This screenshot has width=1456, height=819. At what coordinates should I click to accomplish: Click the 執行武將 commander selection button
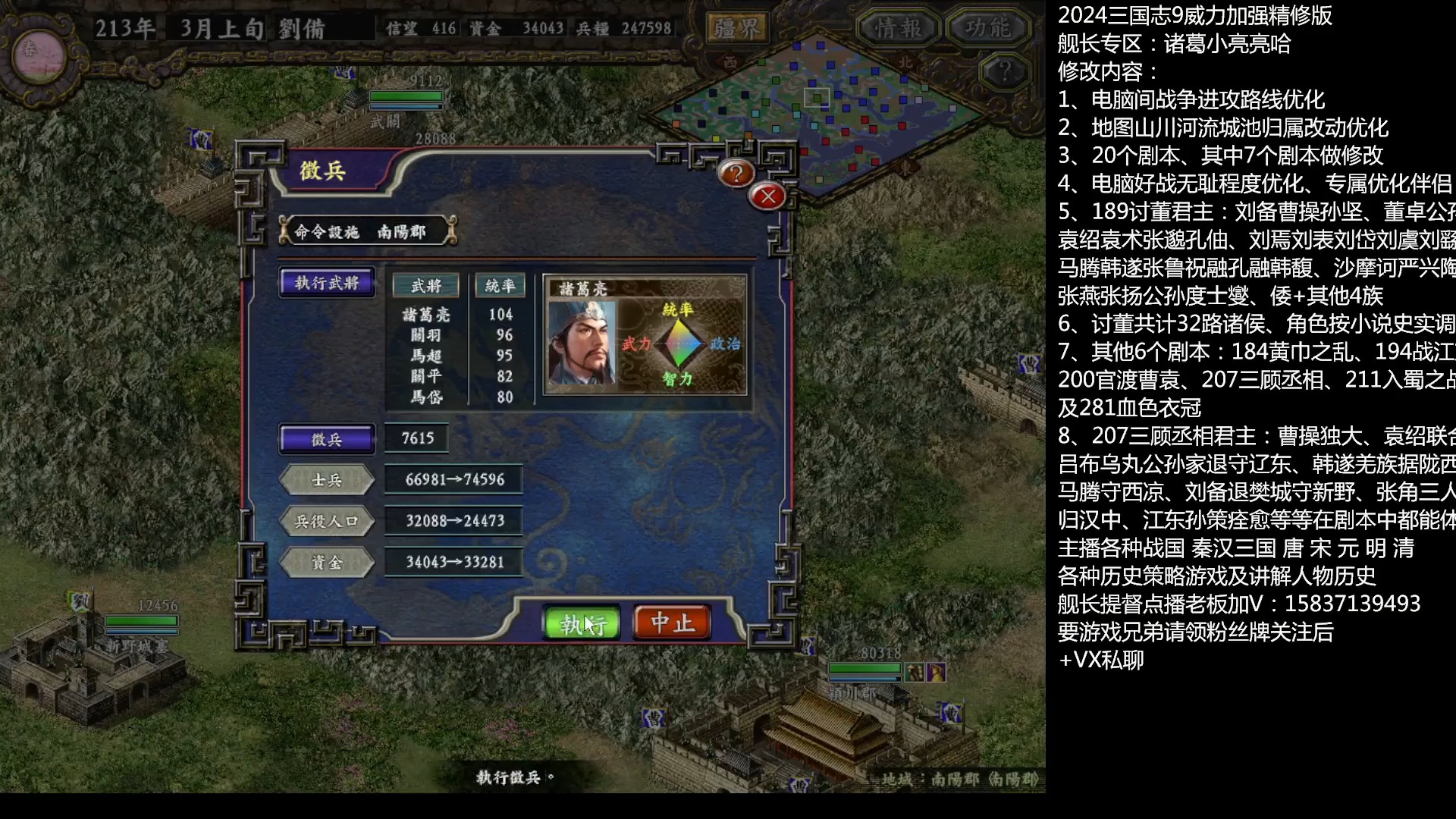click(x=327, y=283)
